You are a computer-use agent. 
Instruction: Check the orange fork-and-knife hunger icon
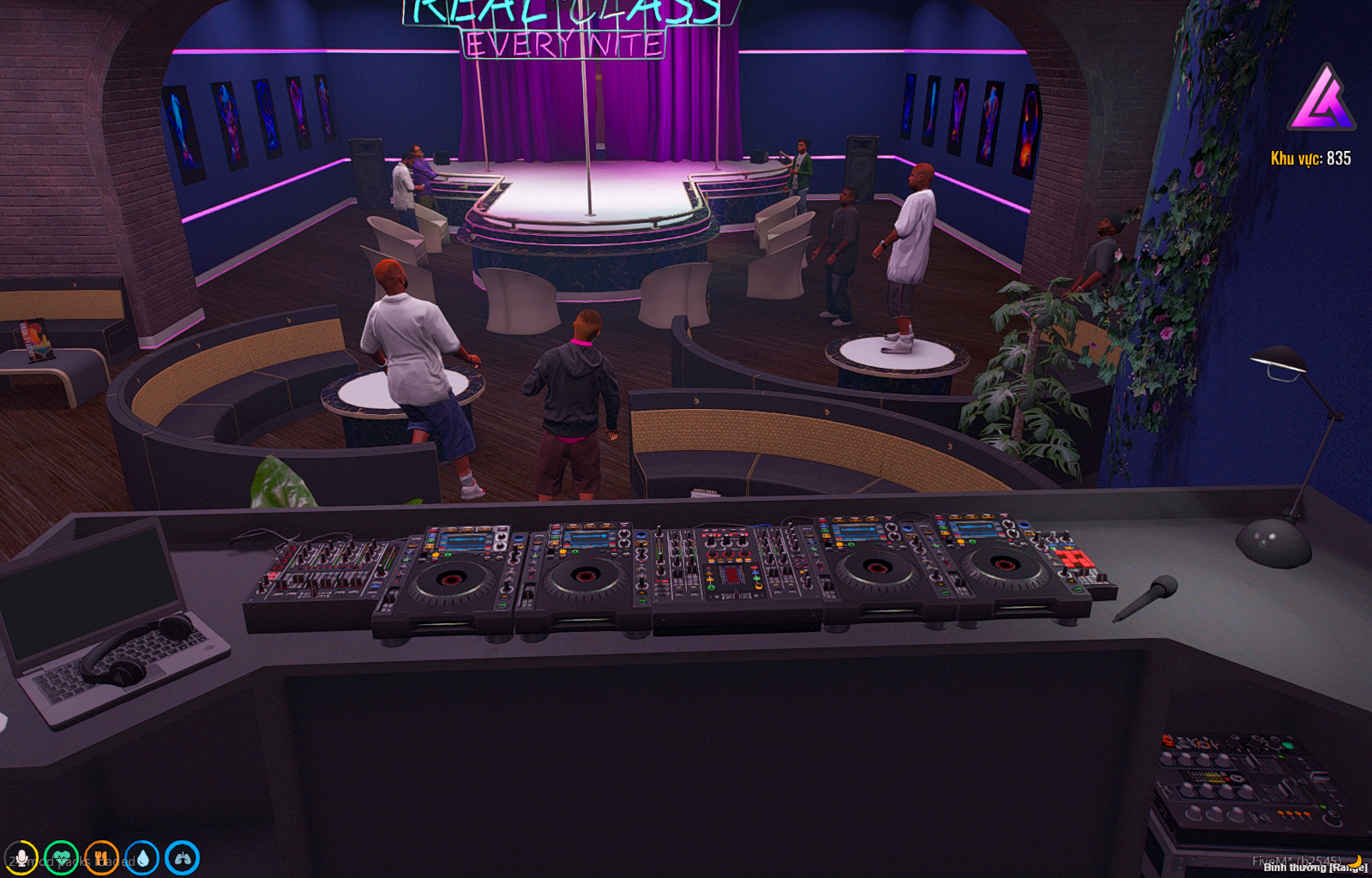click(101, 858)
